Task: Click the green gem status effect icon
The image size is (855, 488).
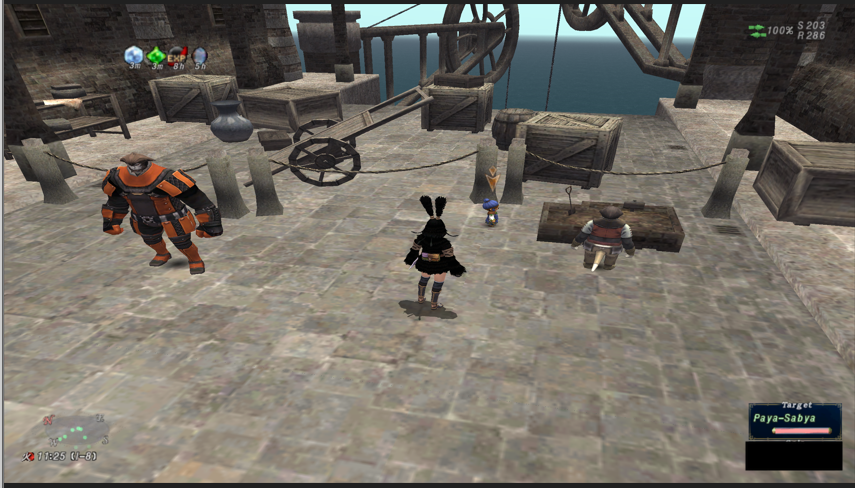Action: [x=155, y=55]
